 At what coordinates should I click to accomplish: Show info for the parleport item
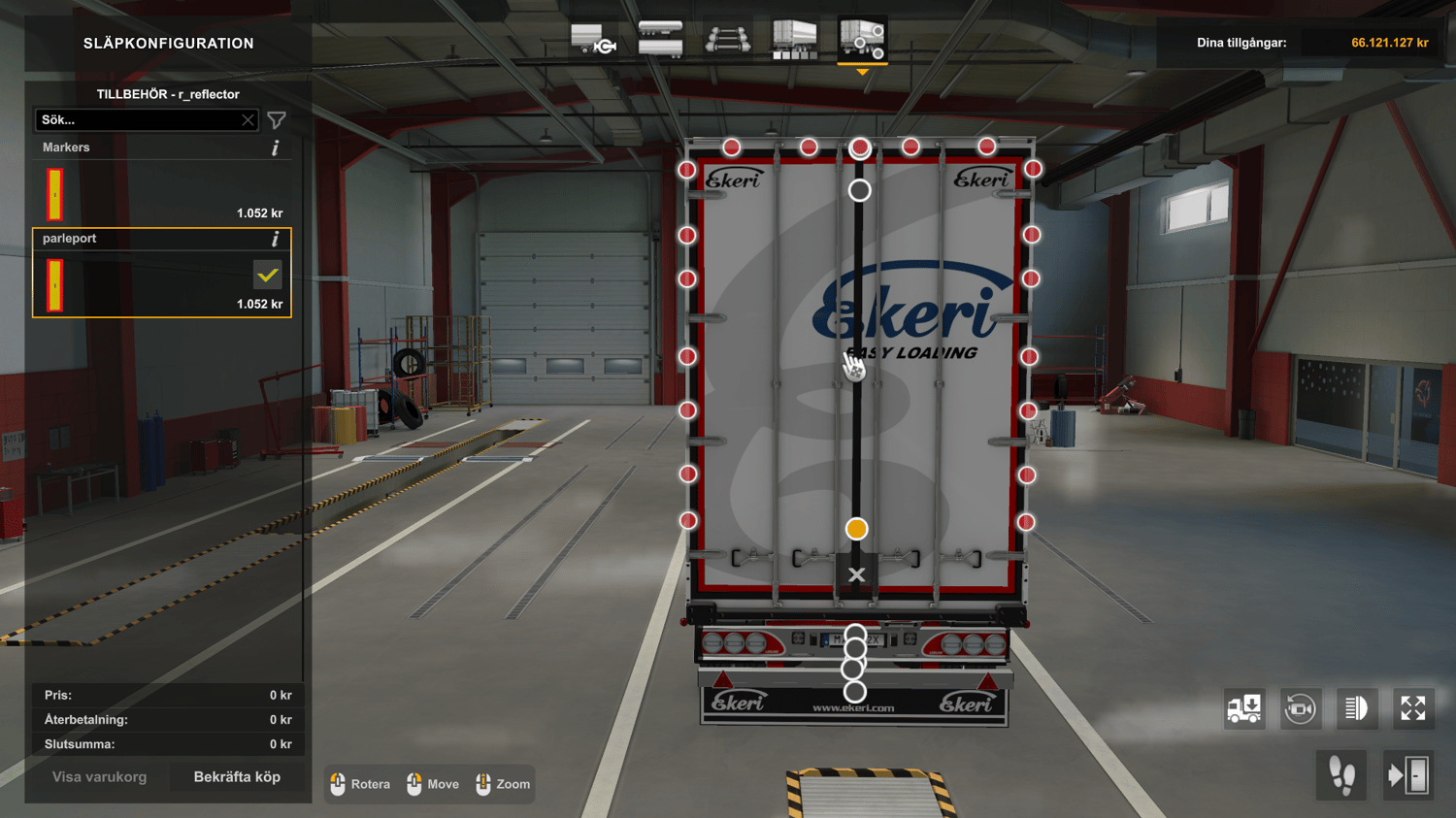tap(276, 239)
